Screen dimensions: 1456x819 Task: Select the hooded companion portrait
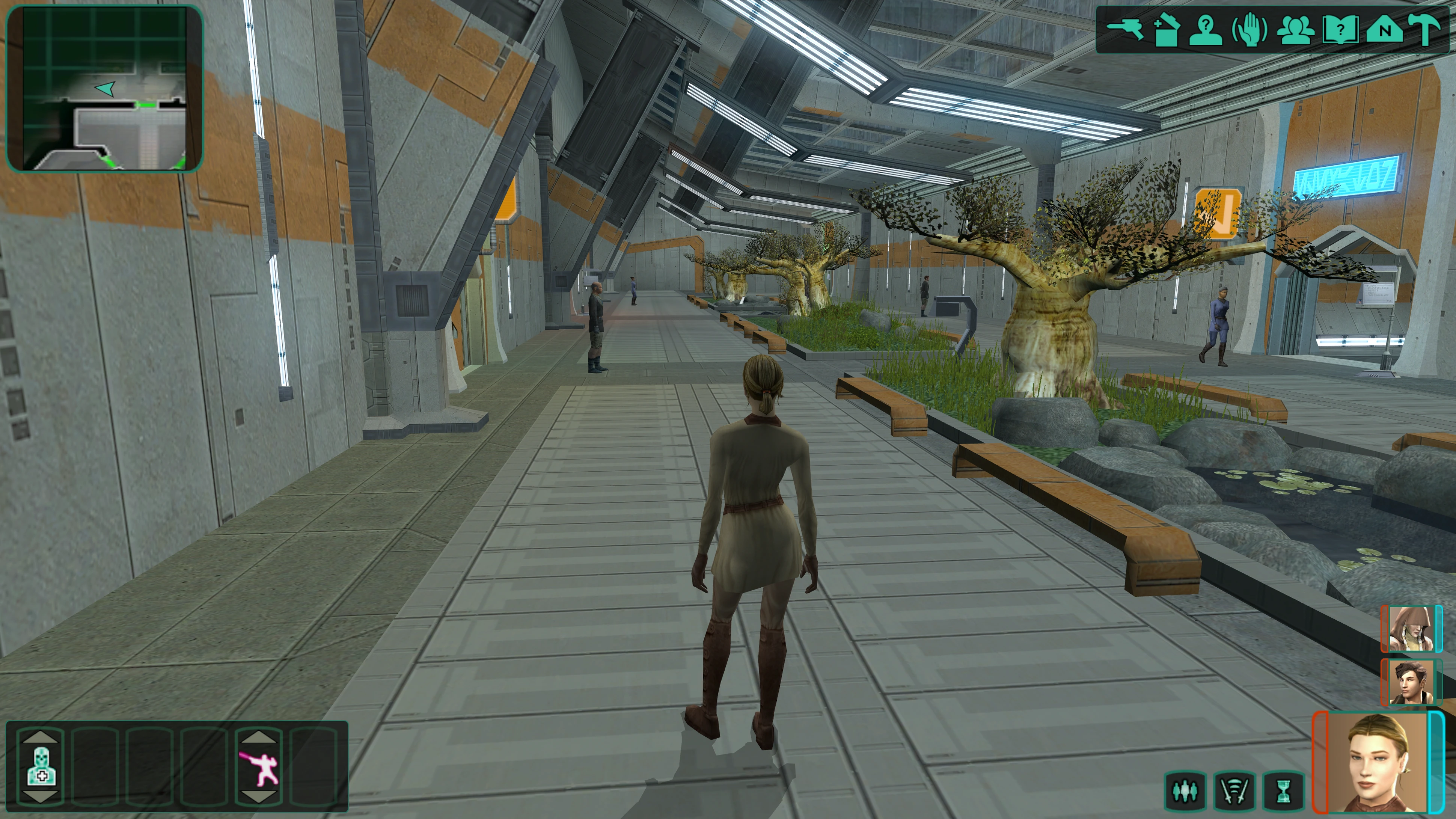[1410, 629]
